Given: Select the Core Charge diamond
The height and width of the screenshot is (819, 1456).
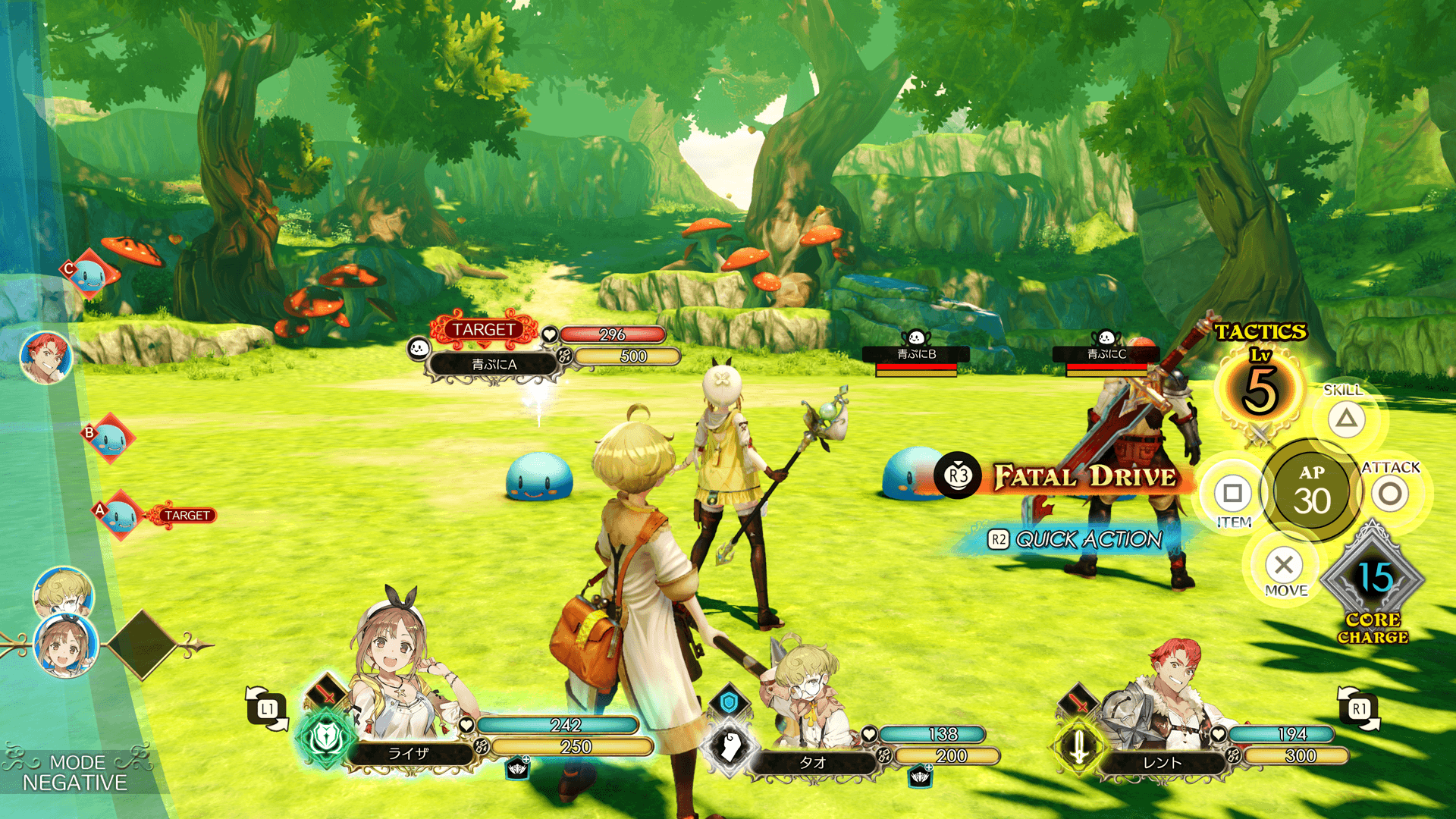Looking at the screenshot, I should pos(1373,580).
